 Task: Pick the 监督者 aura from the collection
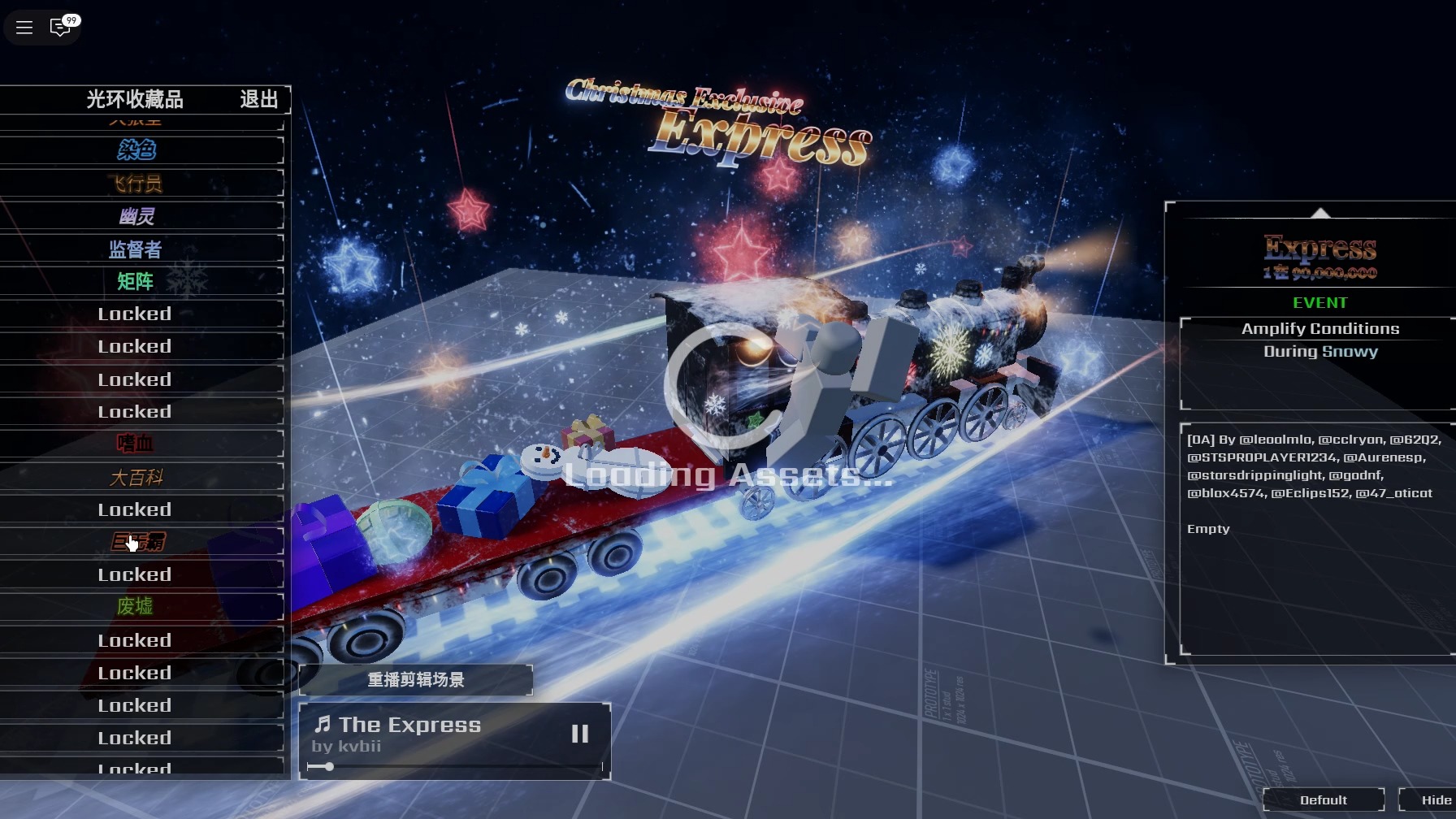[x=136, y=249]
